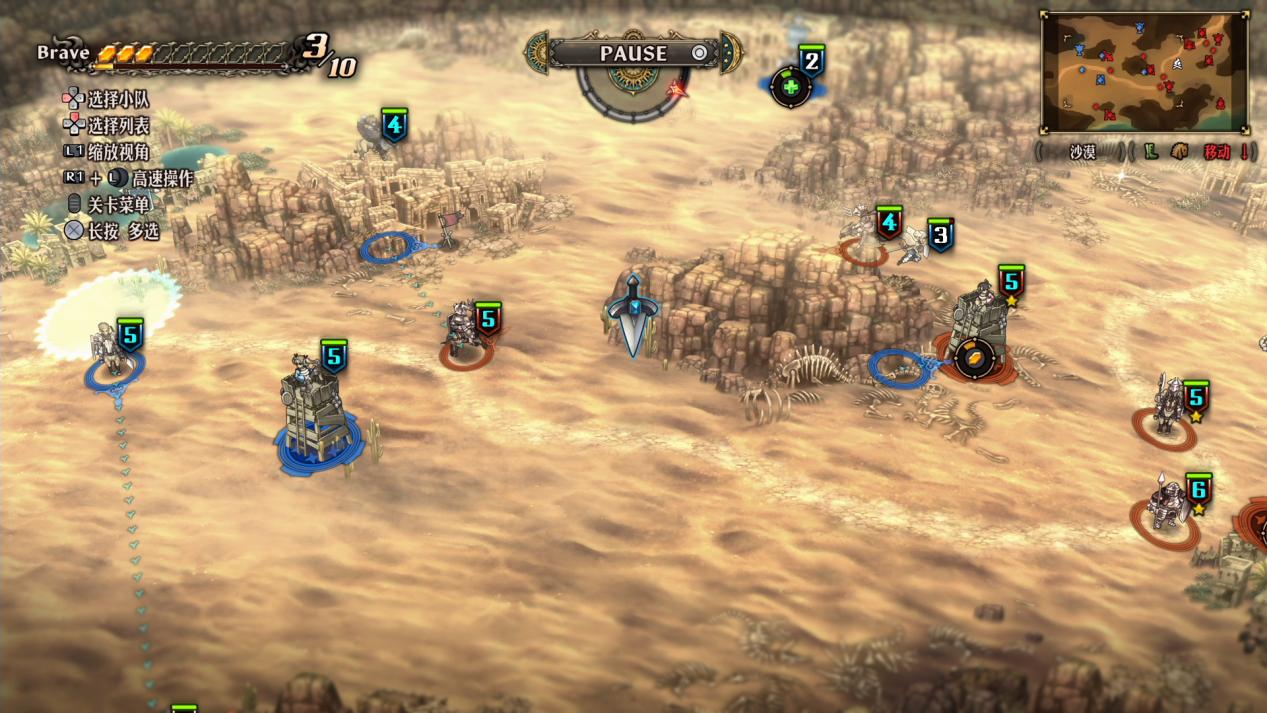Click the PAUSE button at top
The image size is (1267, 713).
click(x=633, y=53)
